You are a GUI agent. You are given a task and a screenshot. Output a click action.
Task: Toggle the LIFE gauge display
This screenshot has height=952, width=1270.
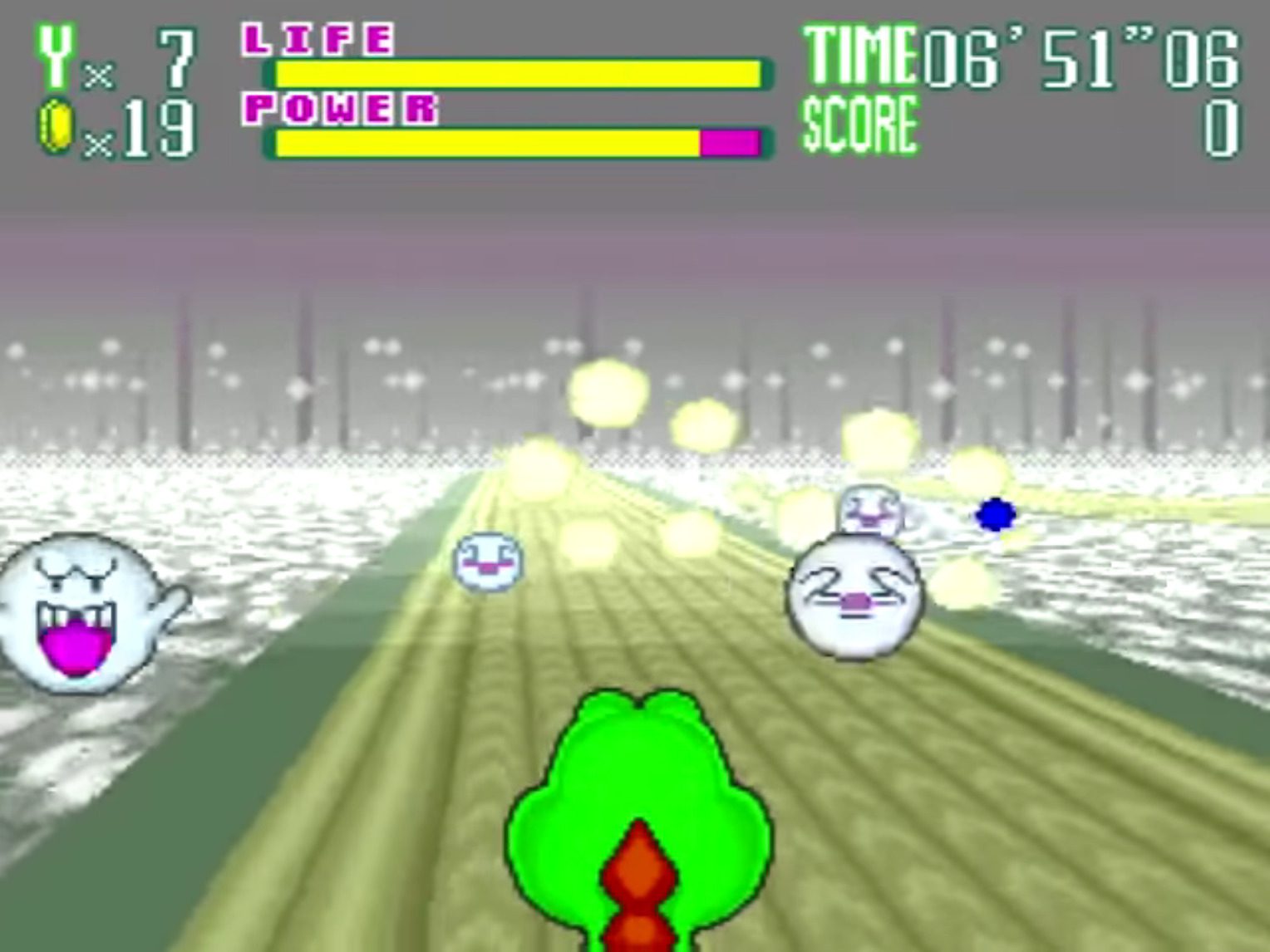tap(515, 73)
